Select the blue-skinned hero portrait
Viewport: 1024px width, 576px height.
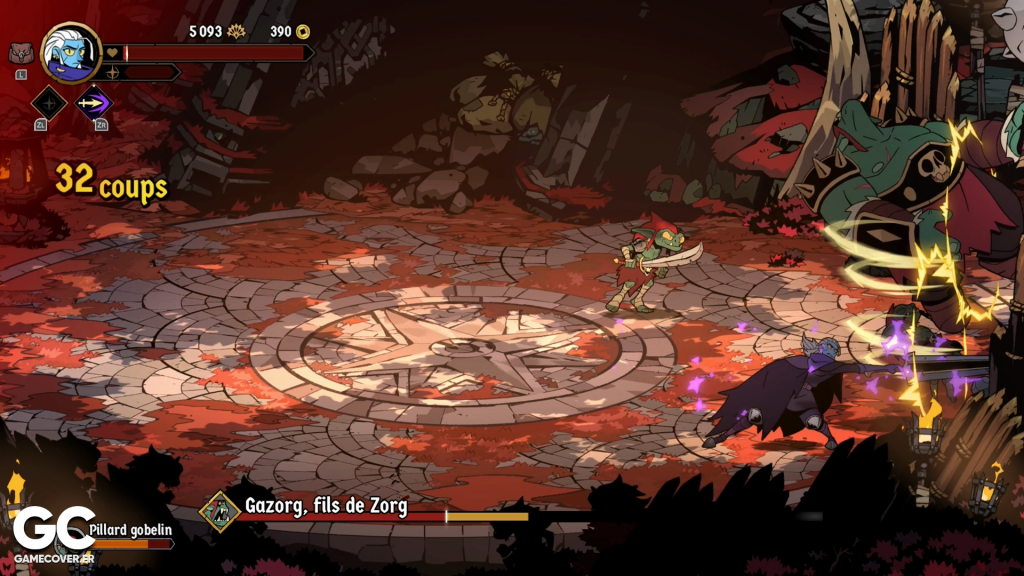[71, 52]
